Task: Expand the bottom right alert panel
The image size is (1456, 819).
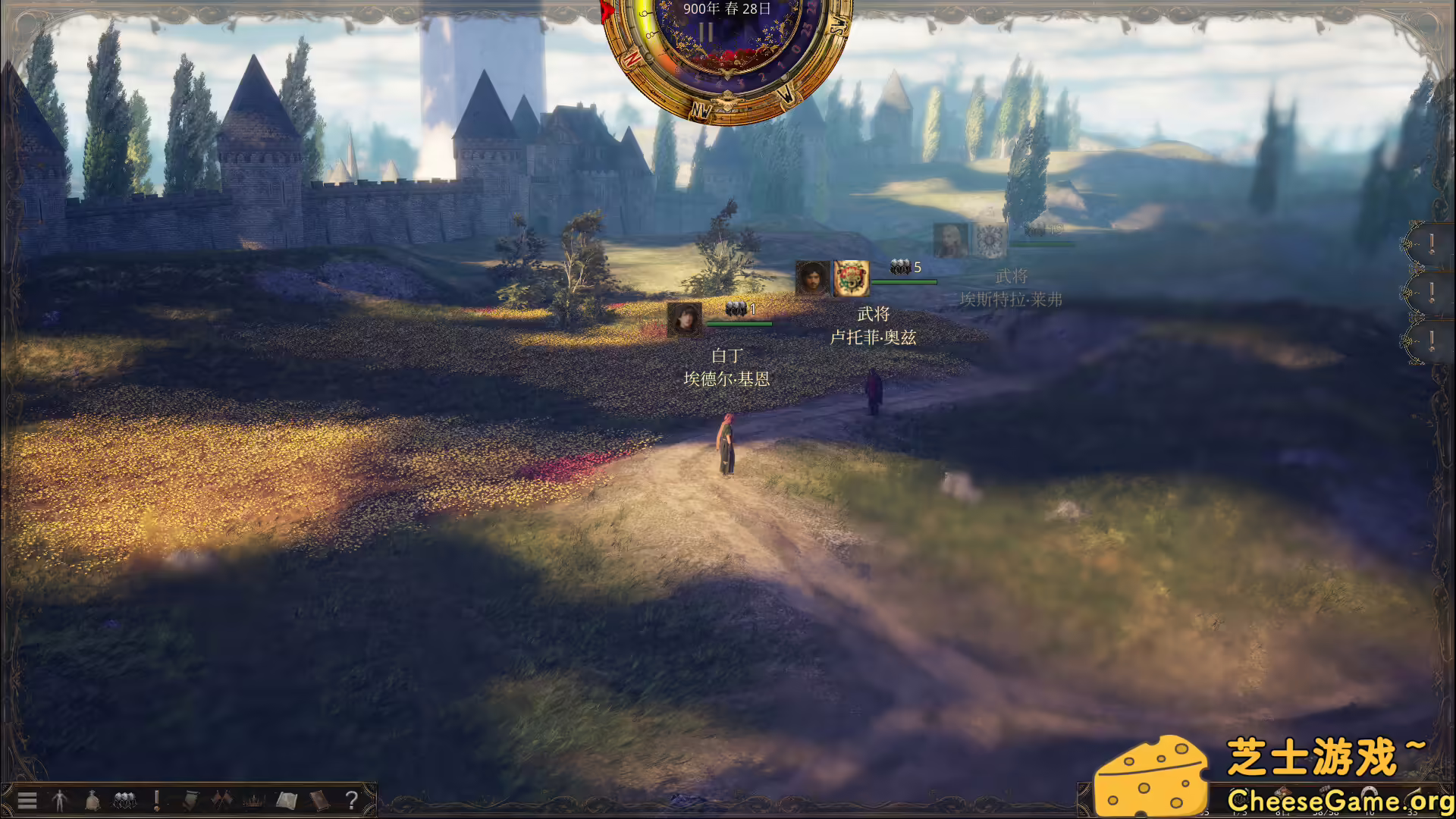Action: pyautogui.click(x=1432, y=340)
